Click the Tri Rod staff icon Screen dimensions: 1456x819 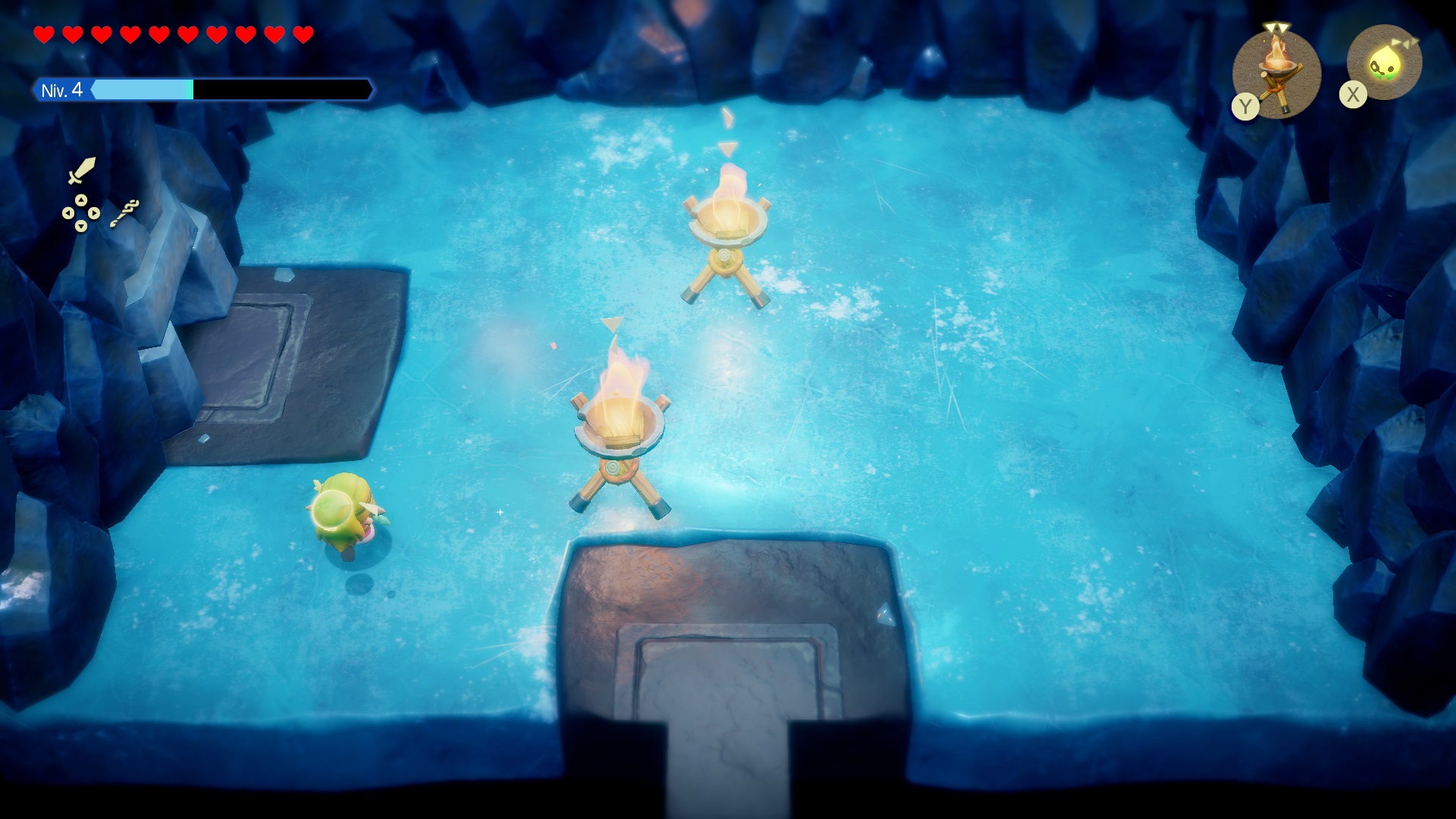point(124,213)
